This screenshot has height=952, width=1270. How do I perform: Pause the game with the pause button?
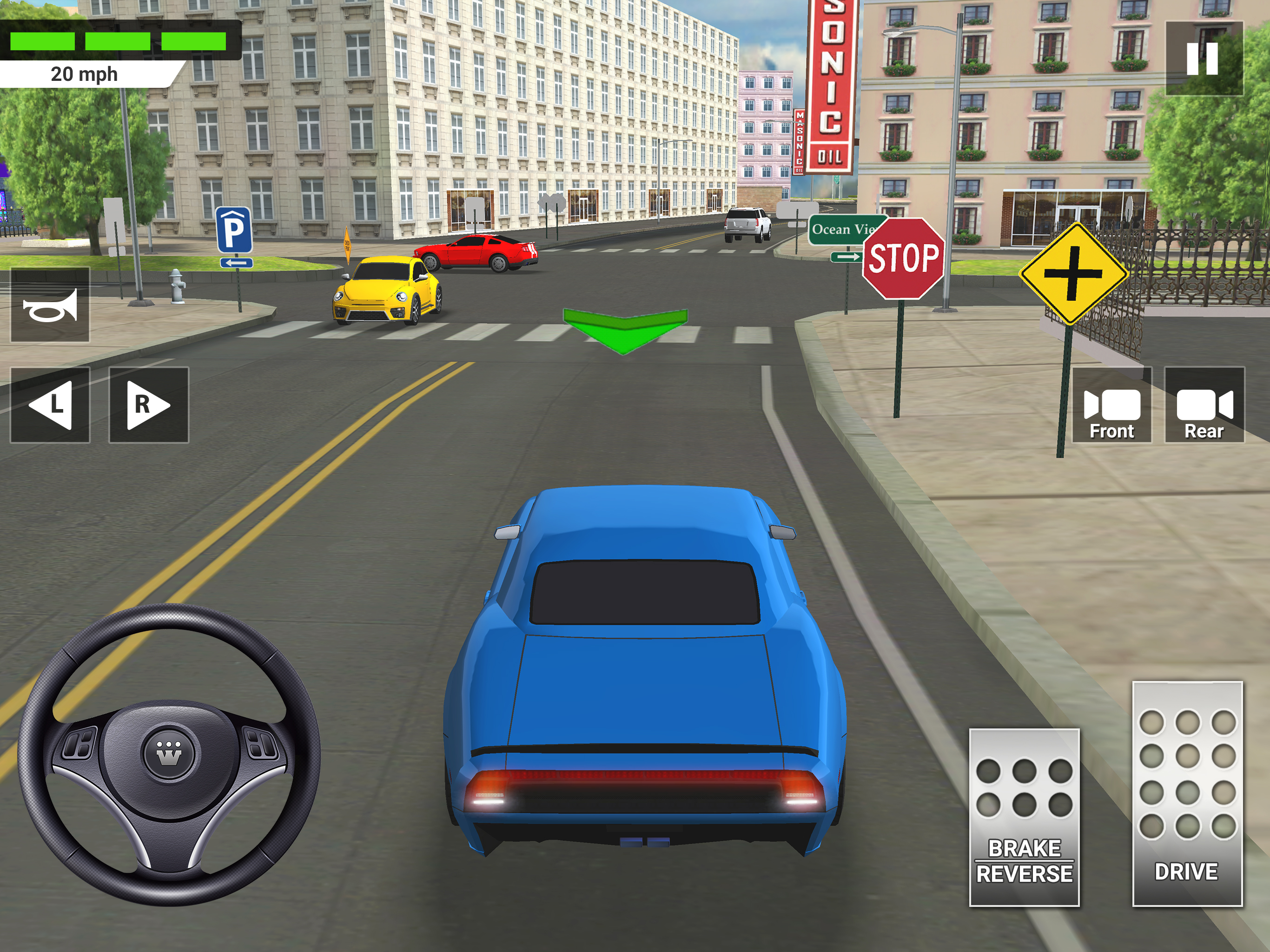1204,58
